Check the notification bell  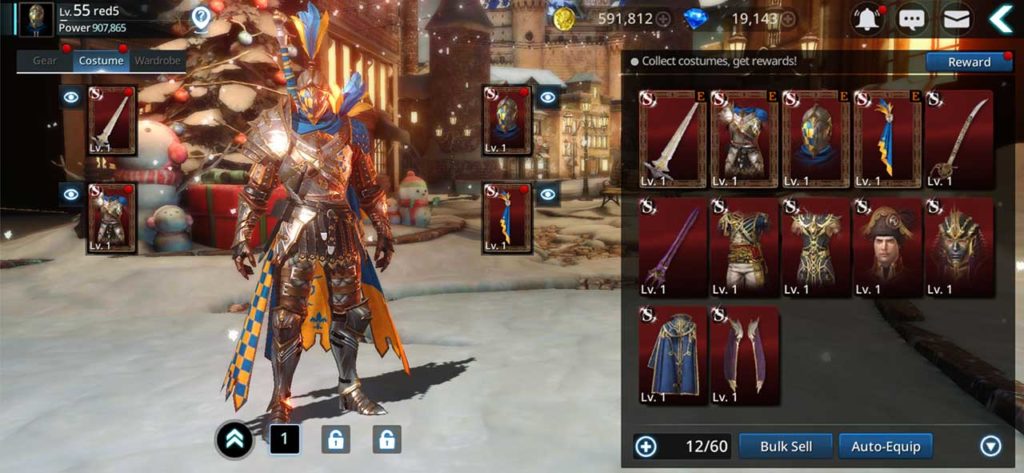pyautogui.click(x=866, y=18)
